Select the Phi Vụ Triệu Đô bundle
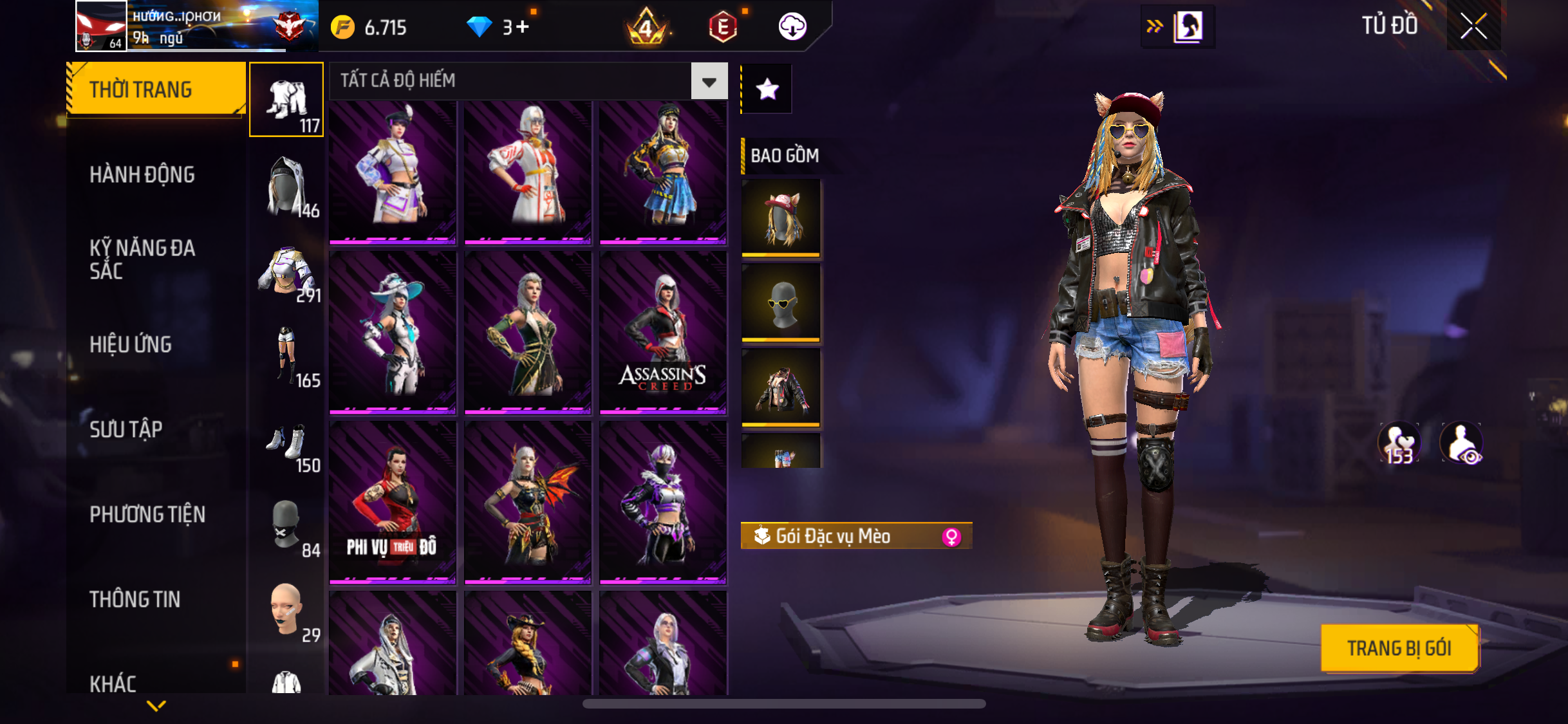The image size is (1568, 724). (393, 503)
